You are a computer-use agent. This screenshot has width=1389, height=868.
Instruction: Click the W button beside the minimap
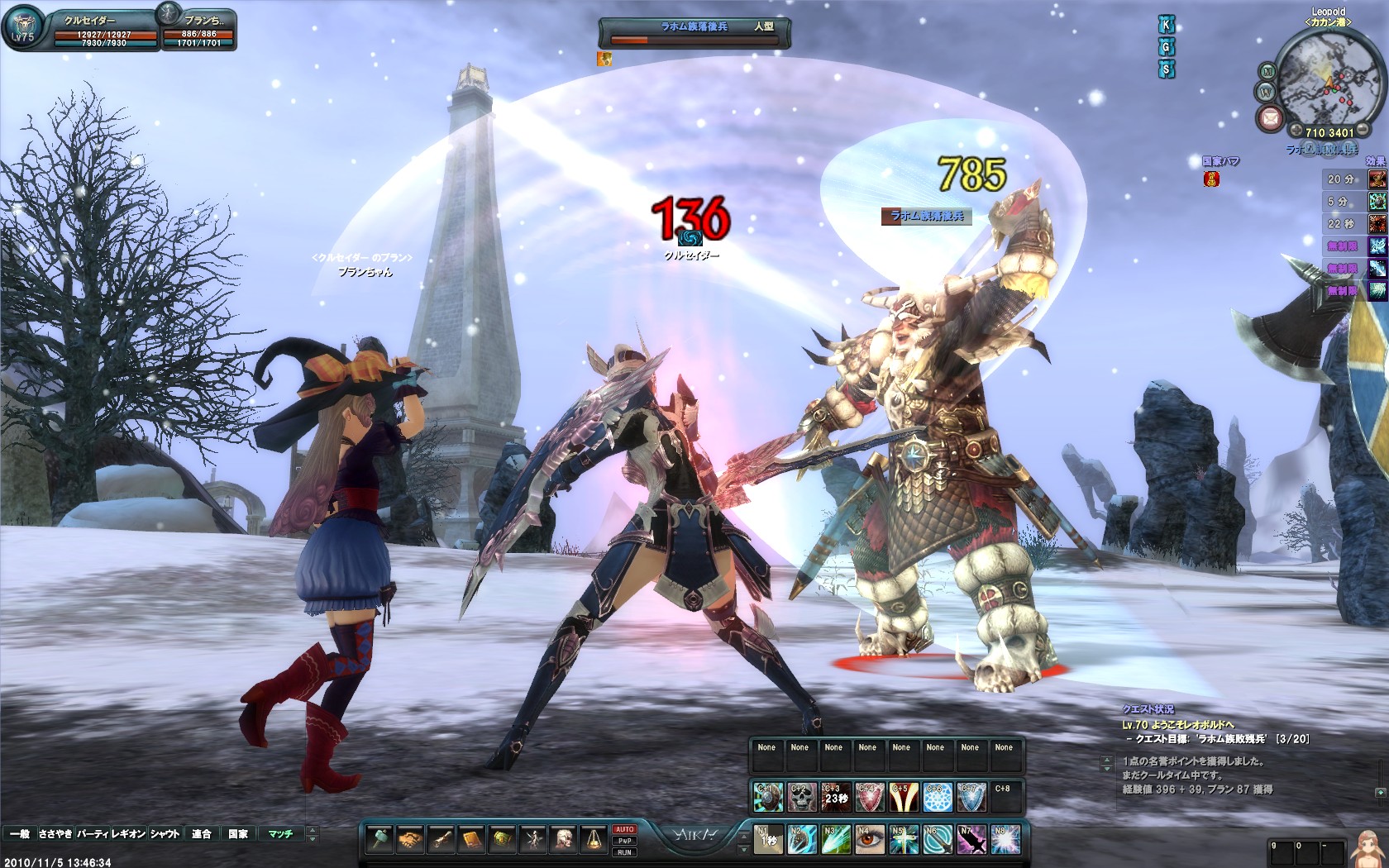click(x=1265, y=92)
